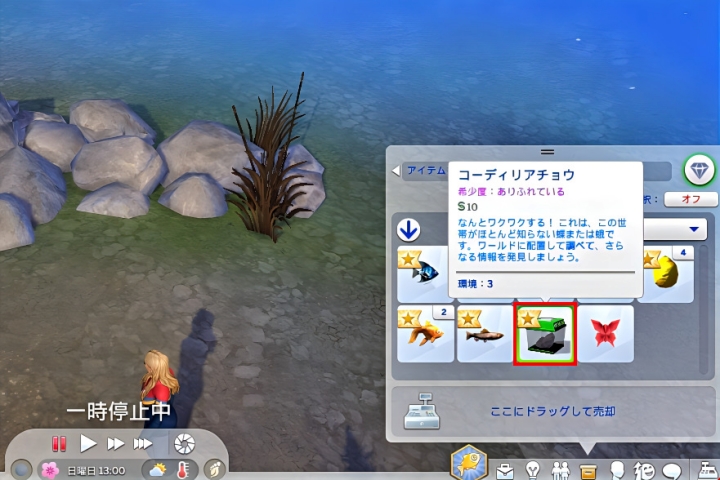Set game speed to fast forward
The width and height of the screenshot is (720, 480).
[x=116, y=443]
